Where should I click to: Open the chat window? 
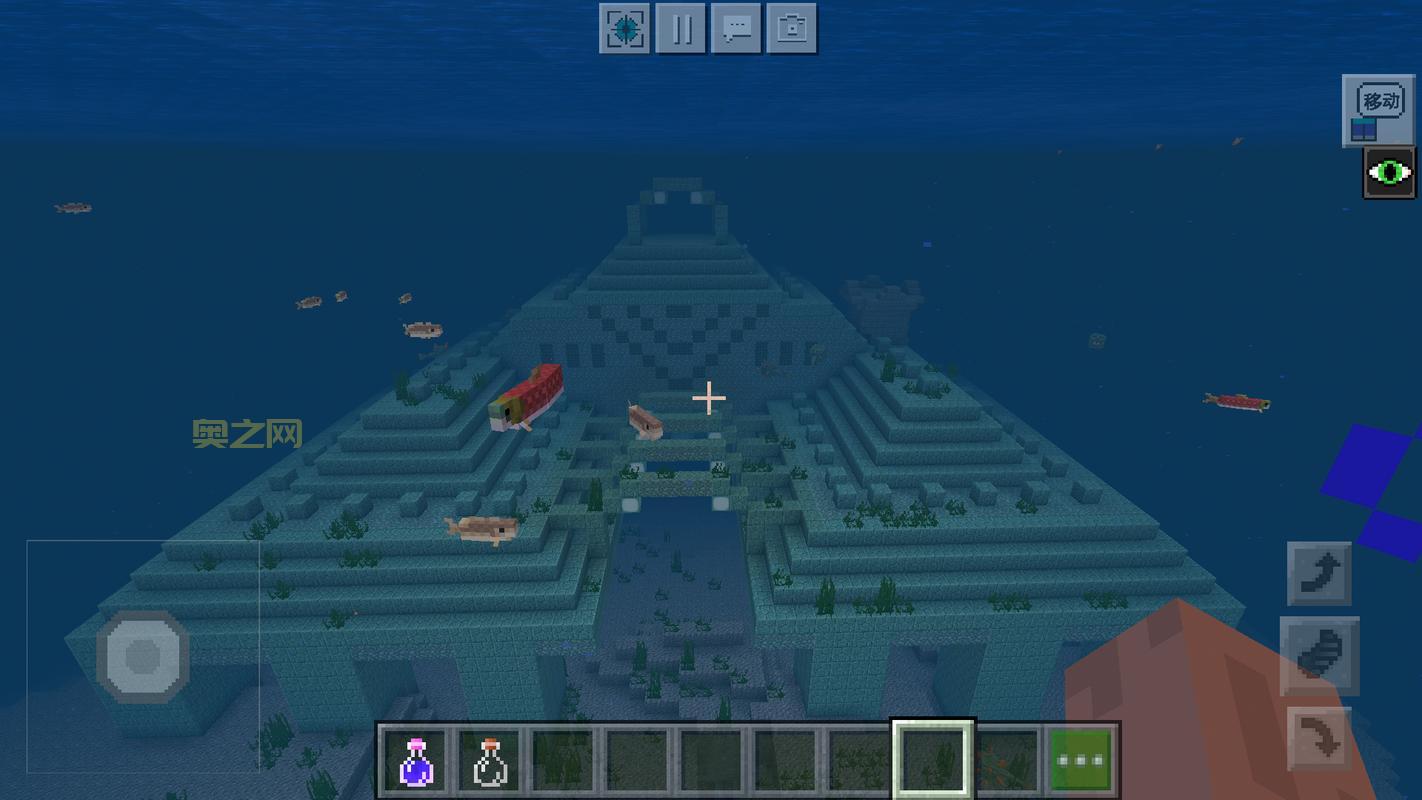tap(736, 28)
